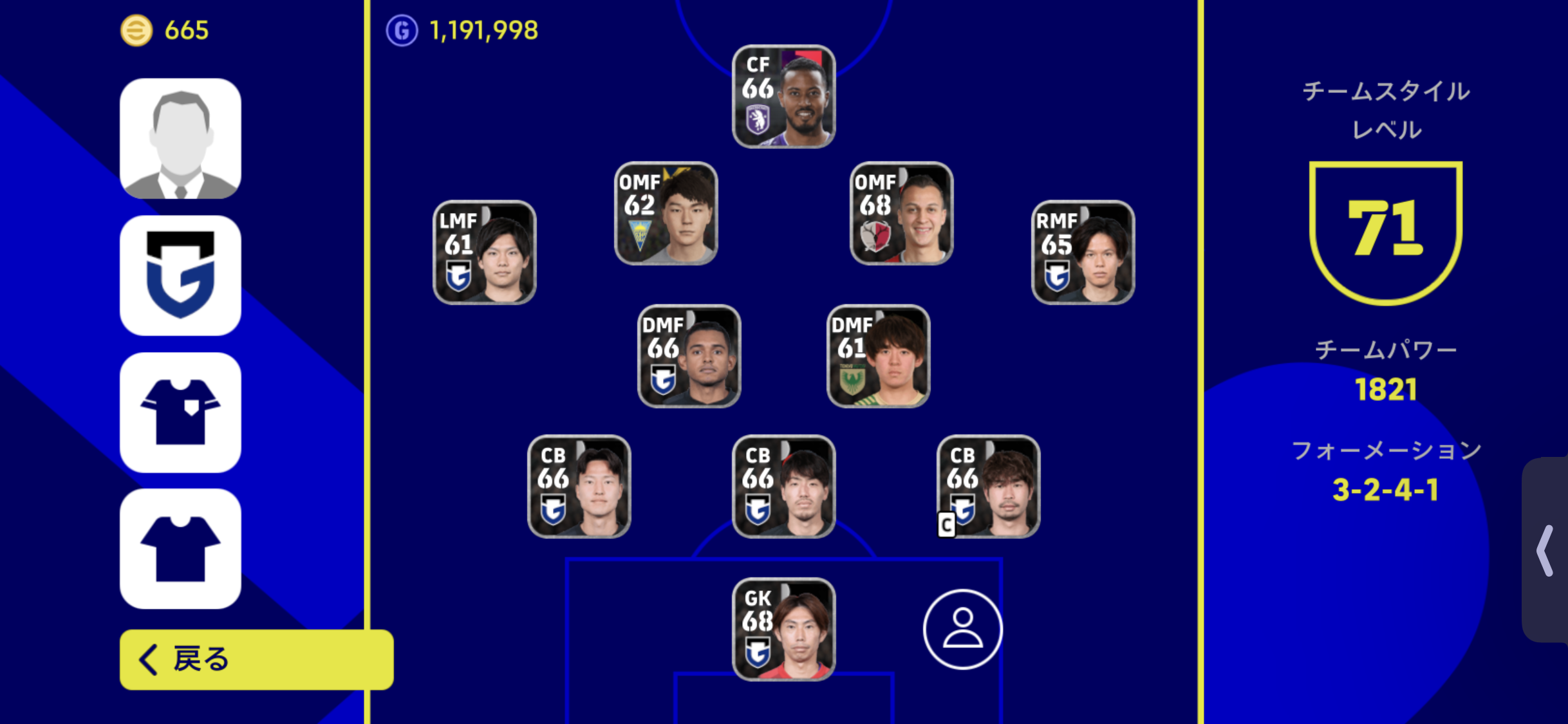Image resolution: width=1568 pixels, height=724 pixels.
Task: Choose the captain CB card
Action: [x=988, y=487]
